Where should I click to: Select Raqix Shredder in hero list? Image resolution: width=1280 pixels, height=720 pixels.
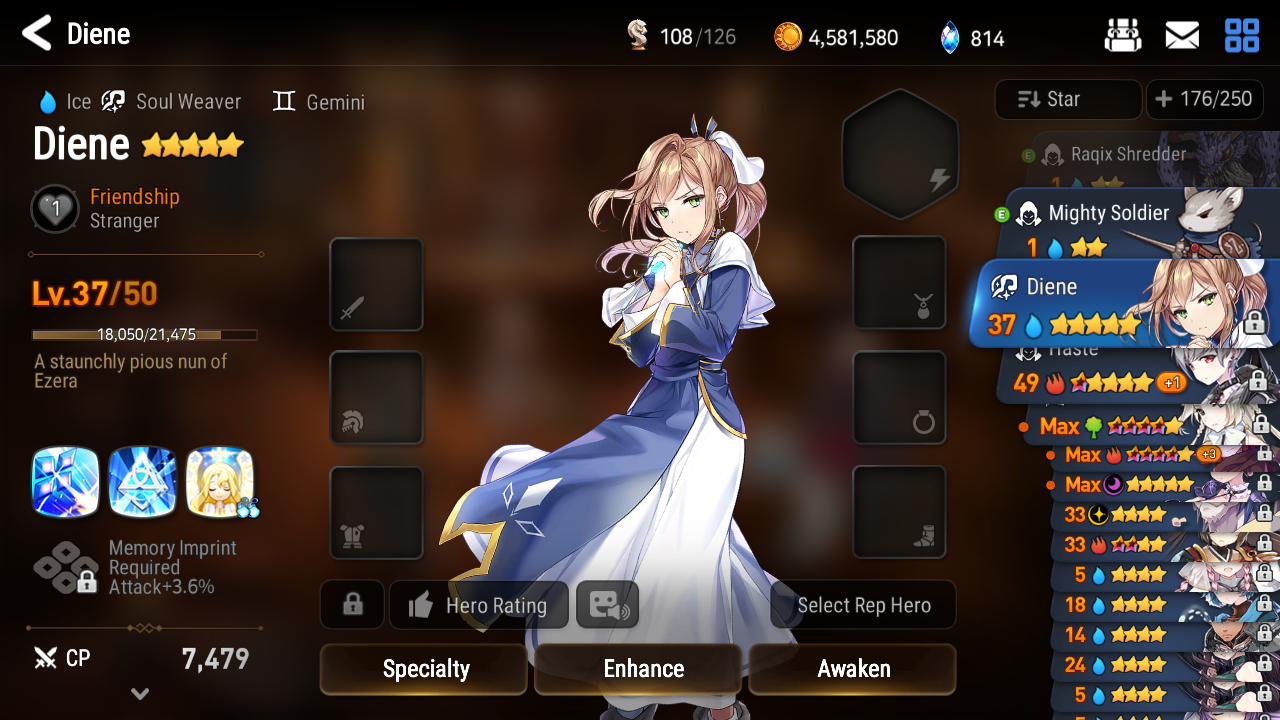coord(1128,155)
